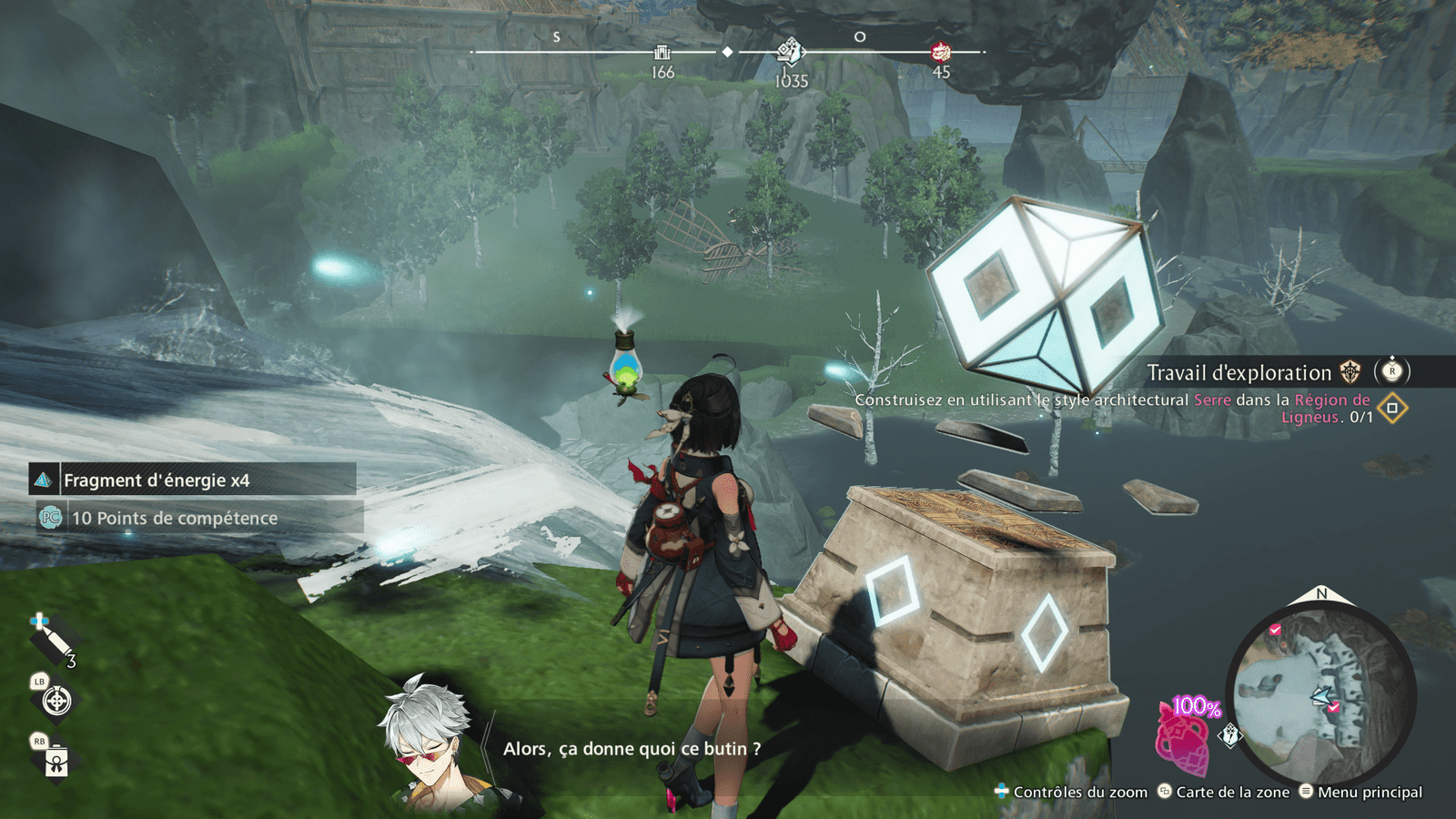The image size is (1456, 819).
Task: Select the pink checkmark marker near the player arrow
Action: coord(1333,707)
